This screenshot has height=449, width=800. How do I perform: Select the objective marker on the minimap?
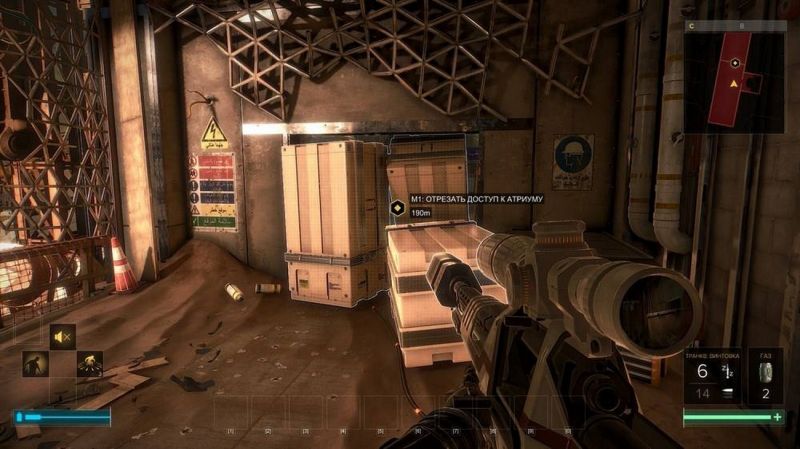click(735, 62)
